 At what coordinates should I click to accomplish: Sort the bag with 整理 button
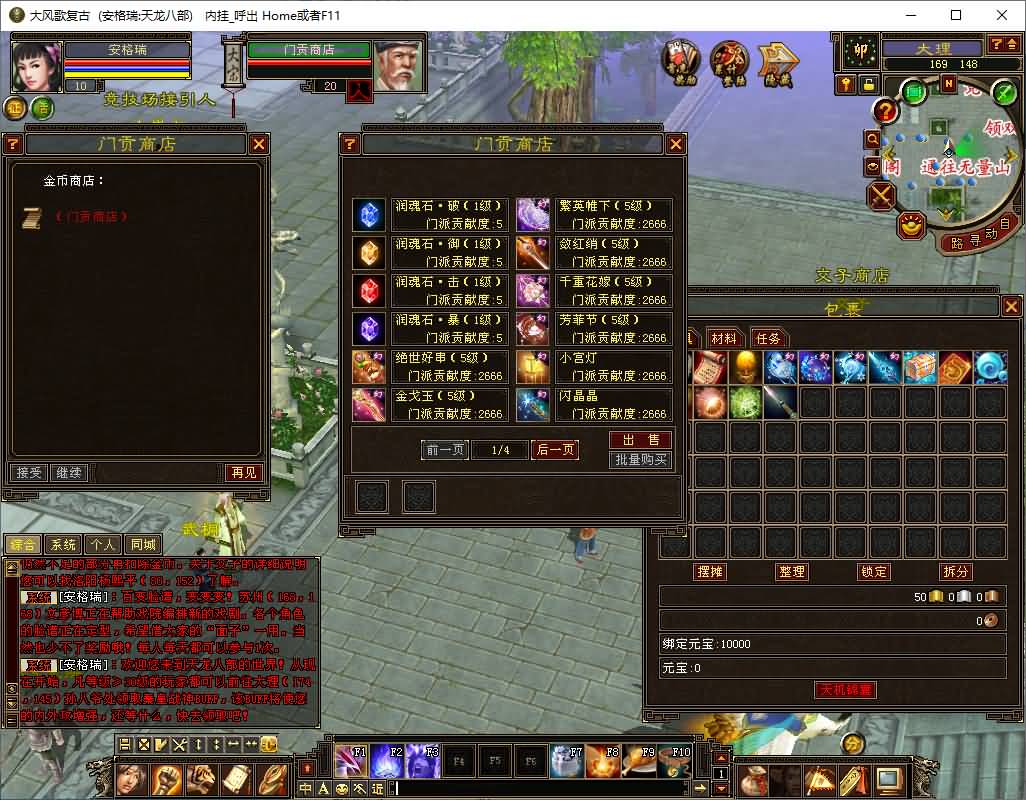point(792,572)
